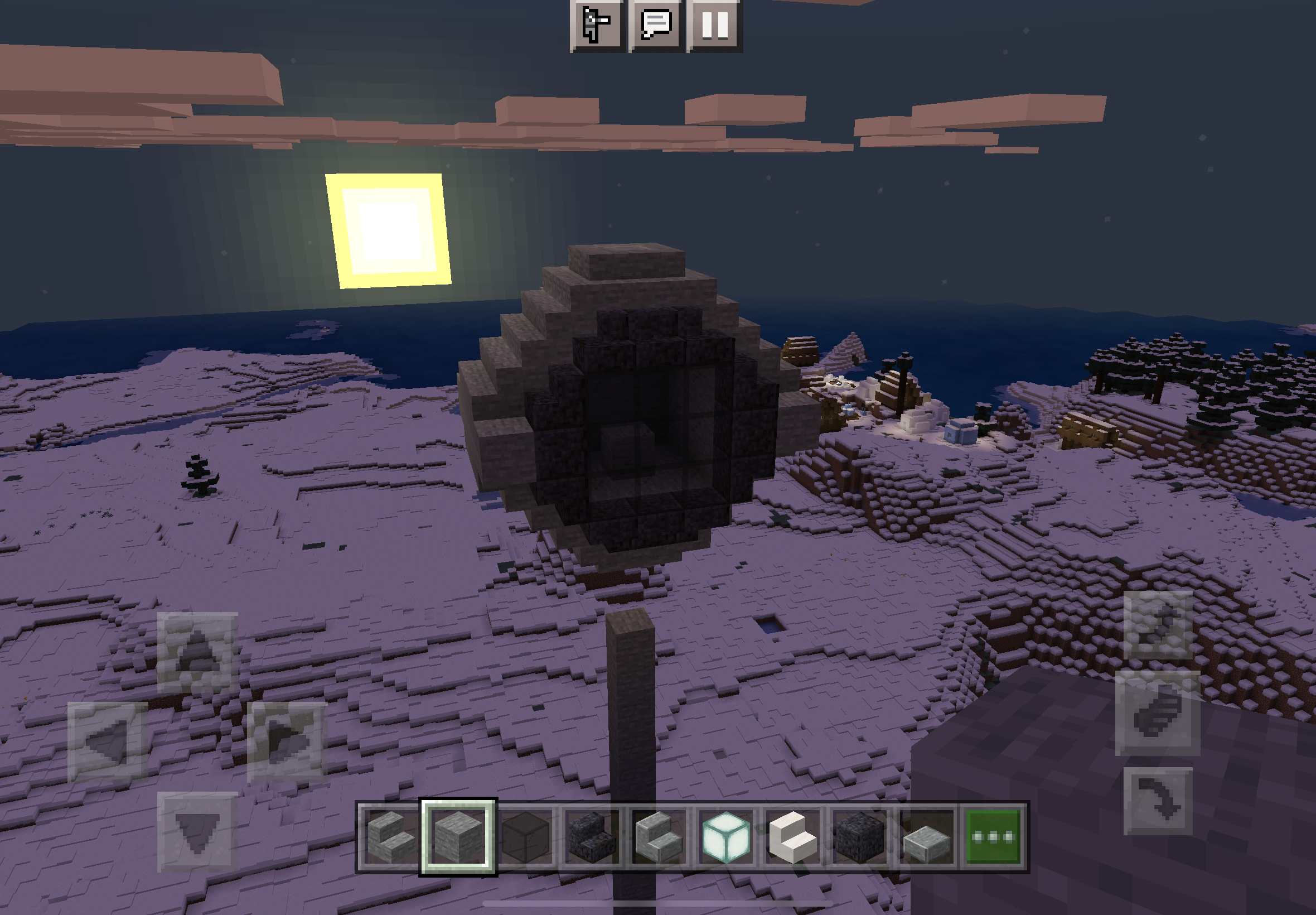The width and height of the screenshot is (1316, 915).
Task: Tap the forward movement arrow
Action: (197, 652)
